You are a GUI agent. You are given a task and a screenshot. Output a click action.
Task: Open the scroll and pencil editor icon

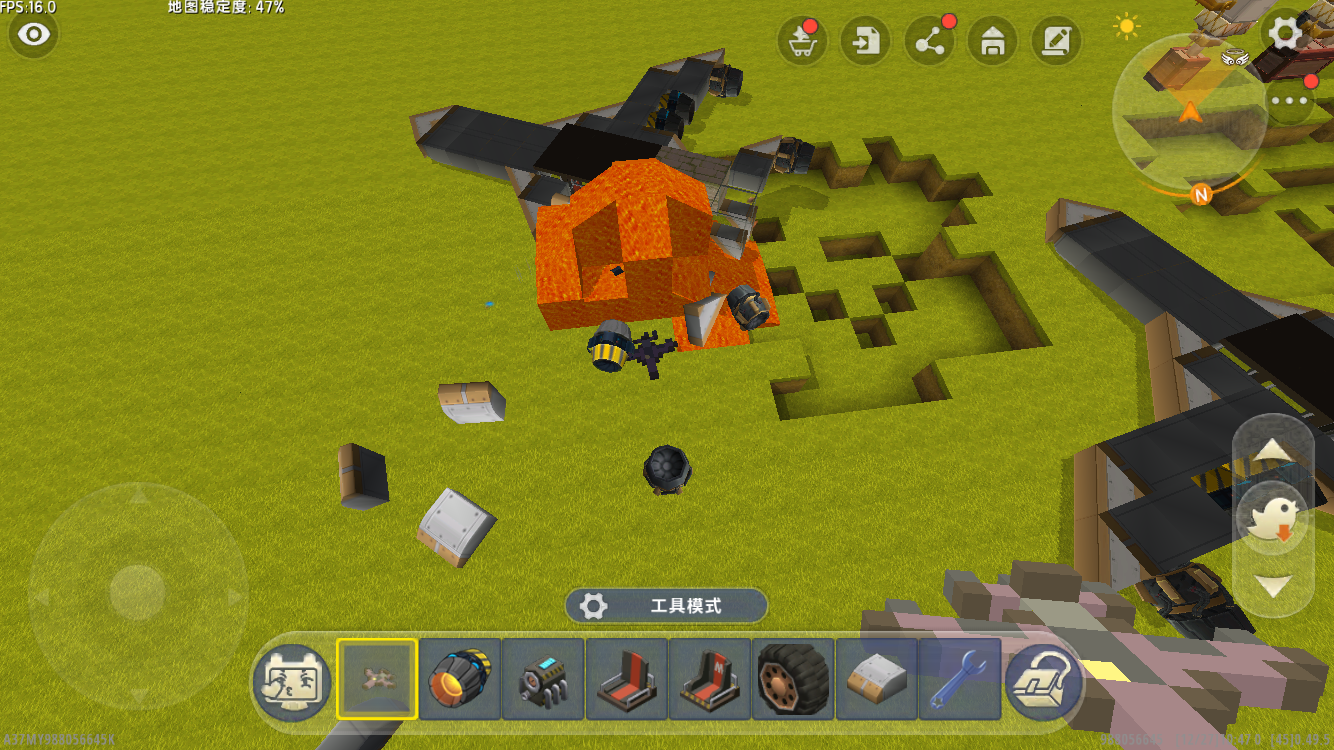(x=1056, y=41)
